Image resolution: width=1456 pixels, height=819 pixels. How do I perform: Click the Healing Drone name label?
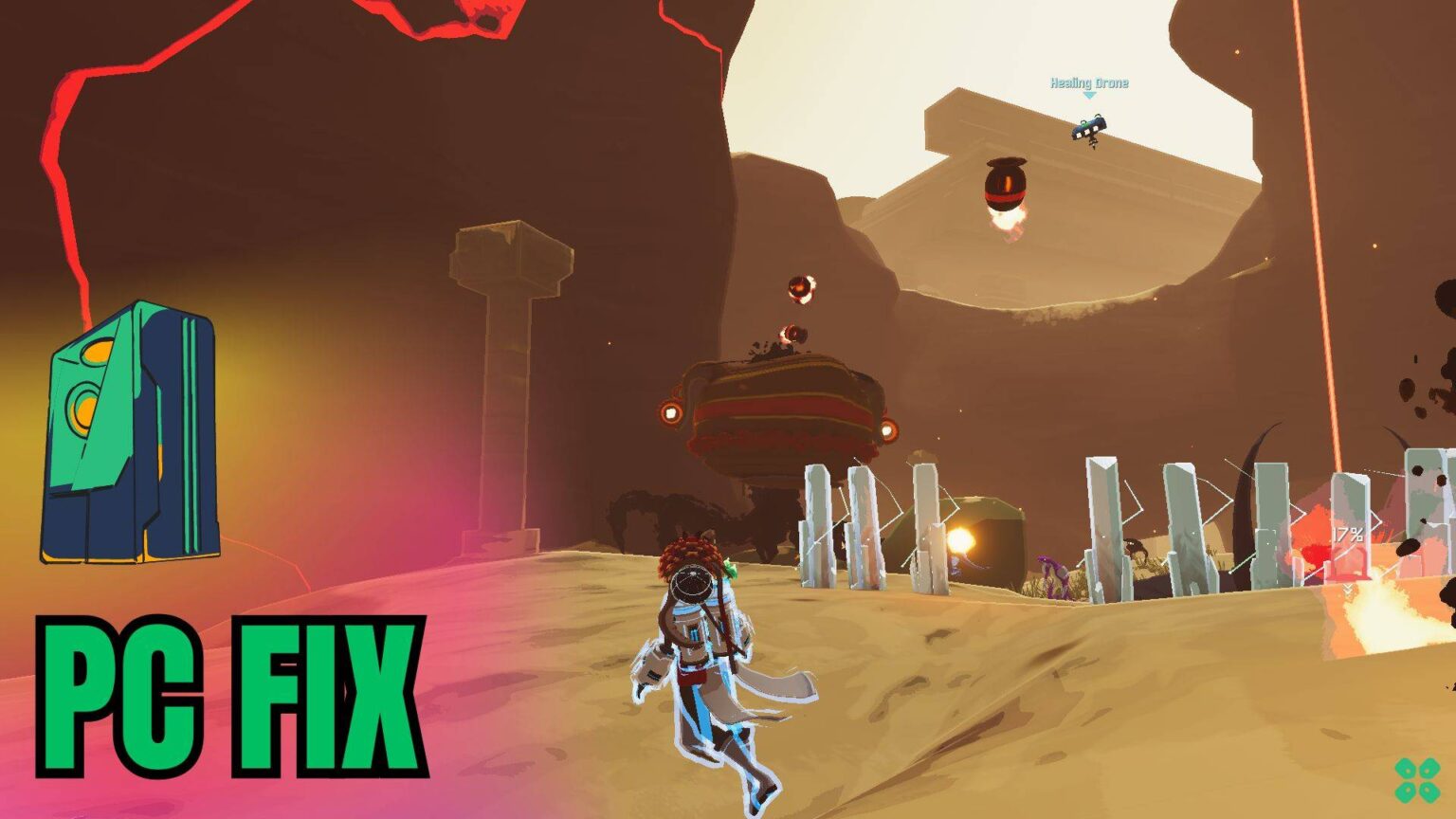pos(1088,82)
